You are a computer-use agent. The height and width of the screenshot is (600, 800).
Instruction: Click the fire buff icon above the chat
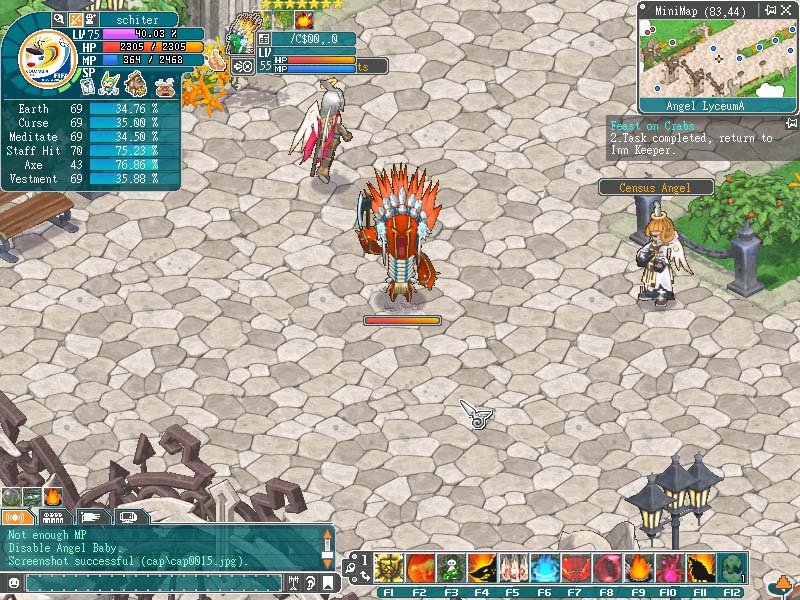(53, 497)
